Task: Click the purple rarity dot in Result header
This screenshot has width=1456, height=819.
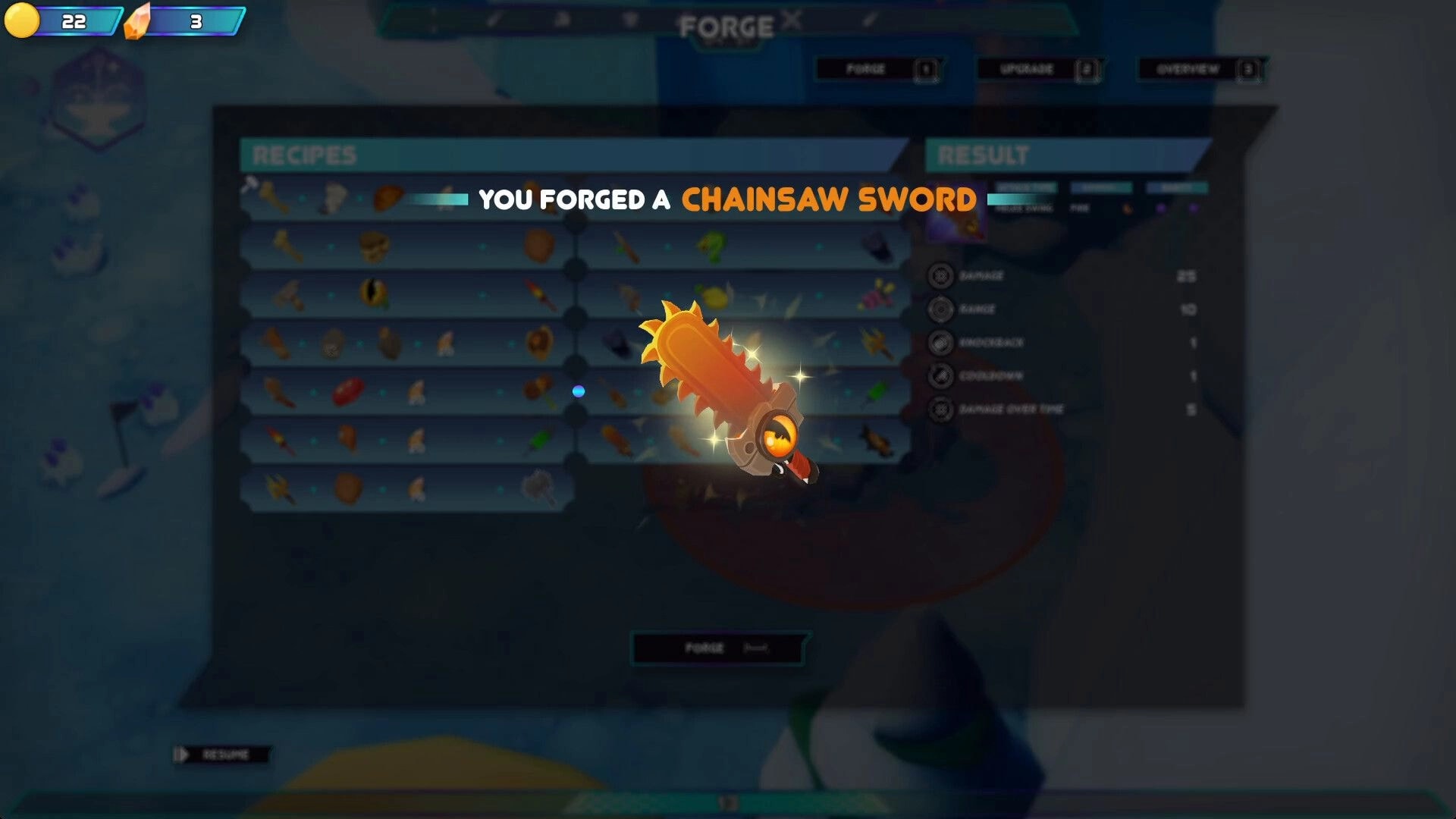Action: tap(1161, 208)
